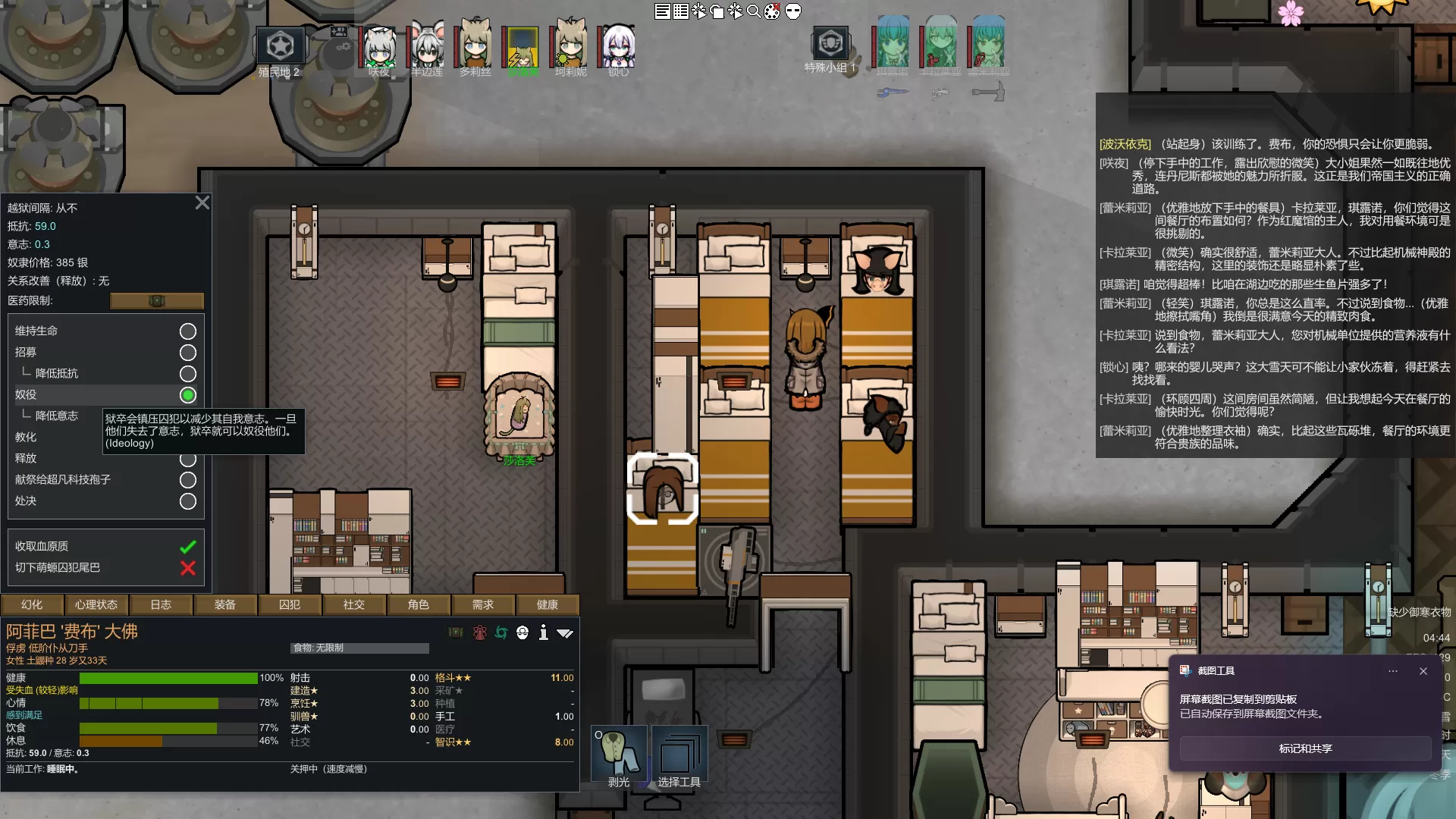This screenshot has height=819, width=1456.
Task: Open the 食物: 无限制 food restriction dropdown
Action: point(359,648)
